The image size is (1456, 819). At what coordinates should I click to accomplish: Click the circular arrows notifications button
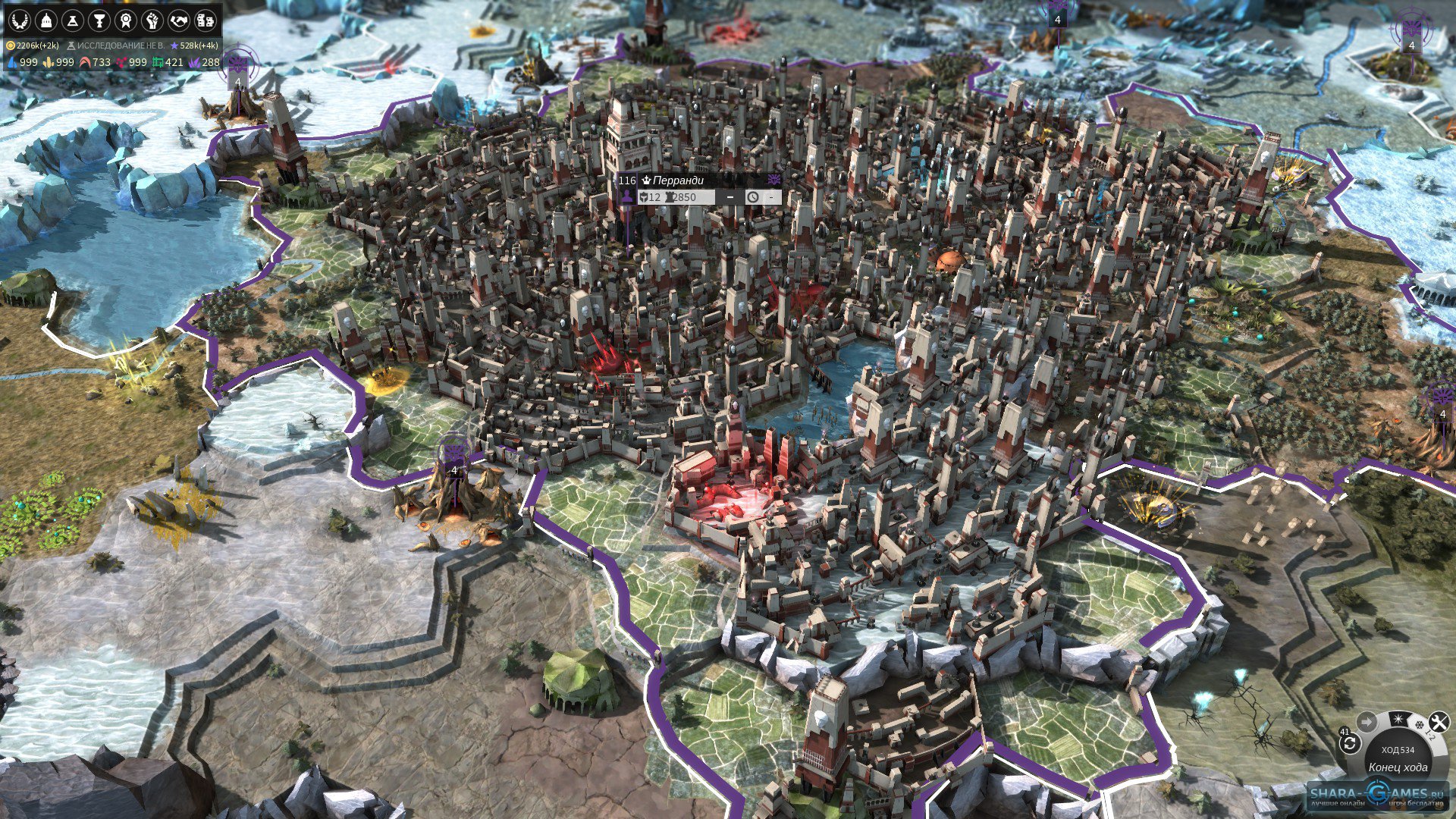coord(1349,743)
